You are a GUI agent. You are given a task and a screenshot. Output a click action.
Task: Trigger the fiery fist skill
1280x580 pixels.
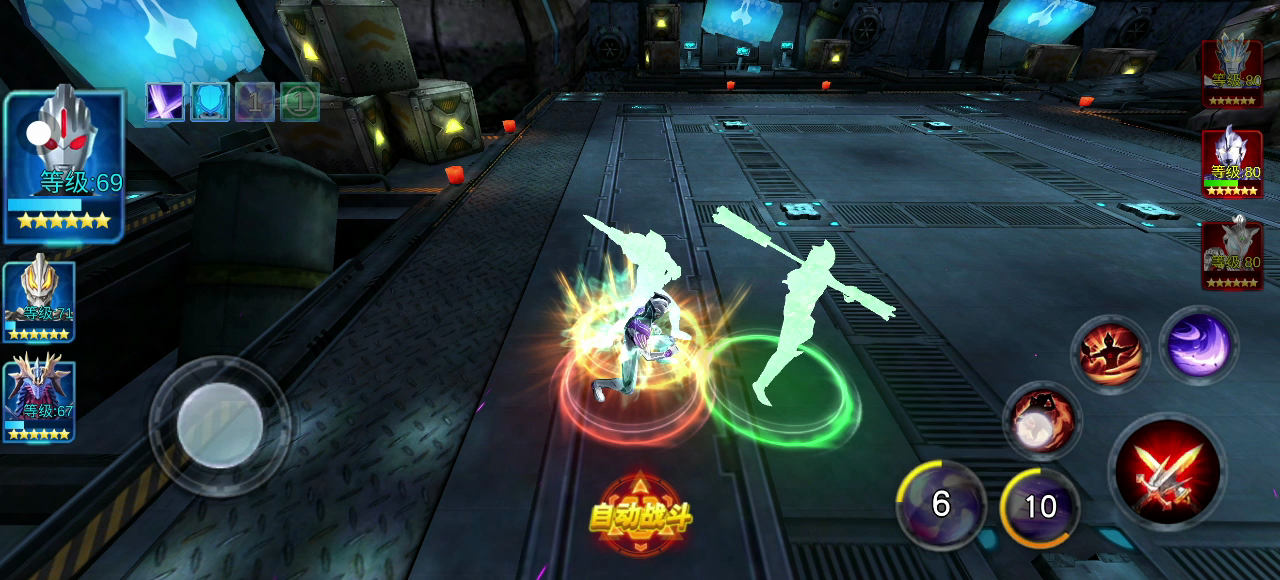1041,420
